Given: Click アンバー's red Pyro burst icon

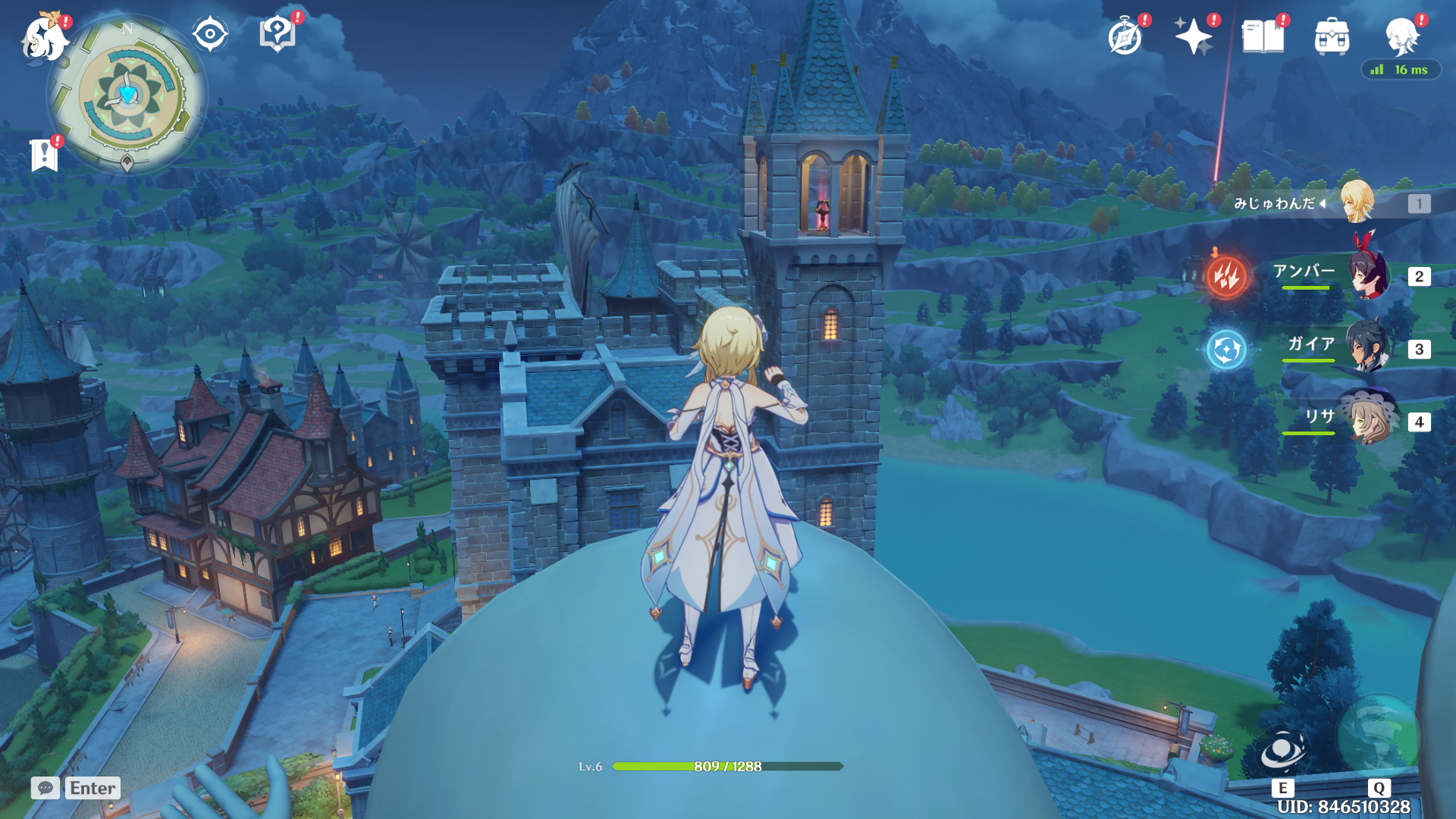Looking at the screenshot, I should [x=1226, y=276].
